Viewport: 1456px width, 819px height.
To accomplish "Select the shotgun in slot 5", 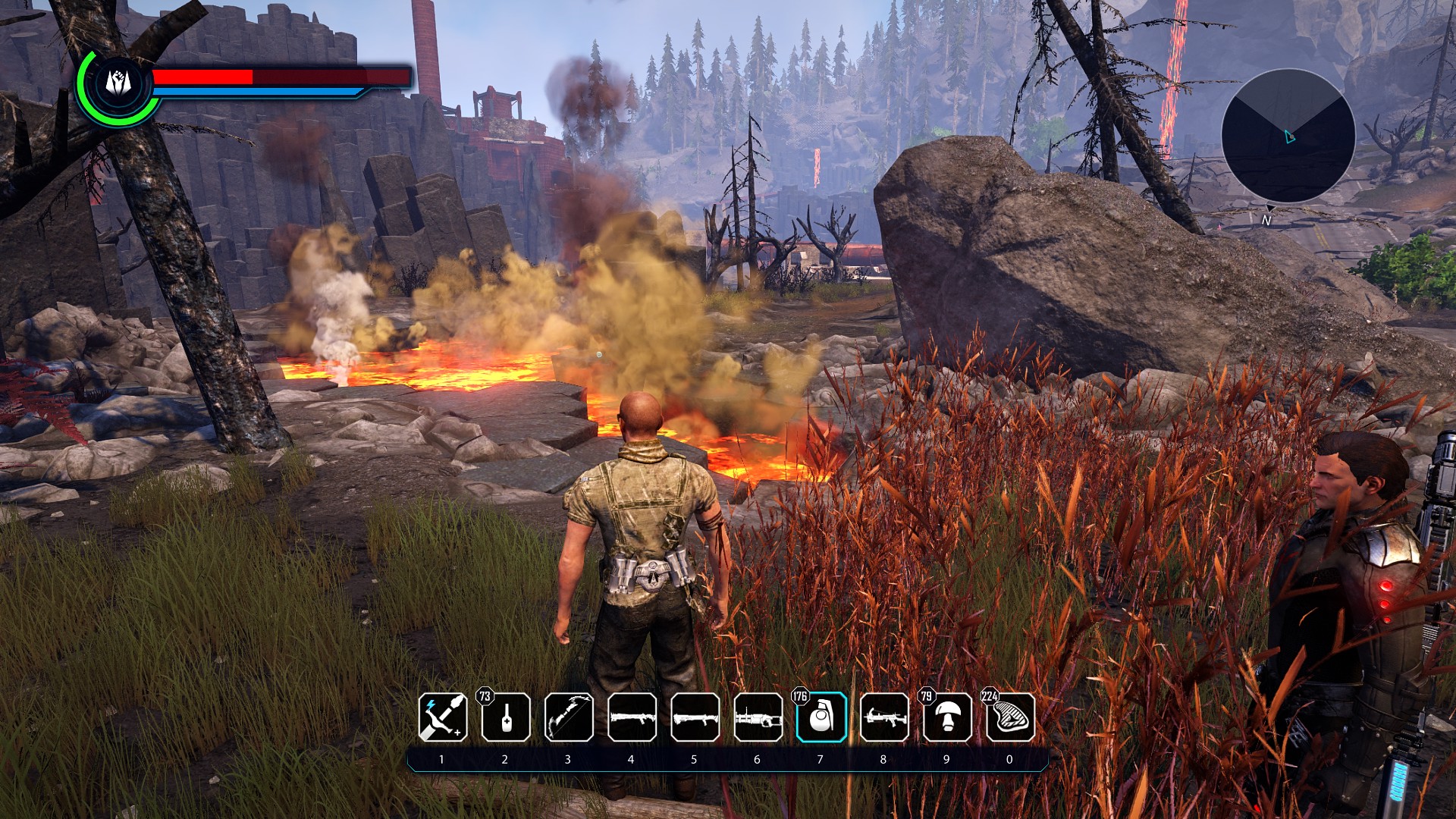I will tap(695, 717).
